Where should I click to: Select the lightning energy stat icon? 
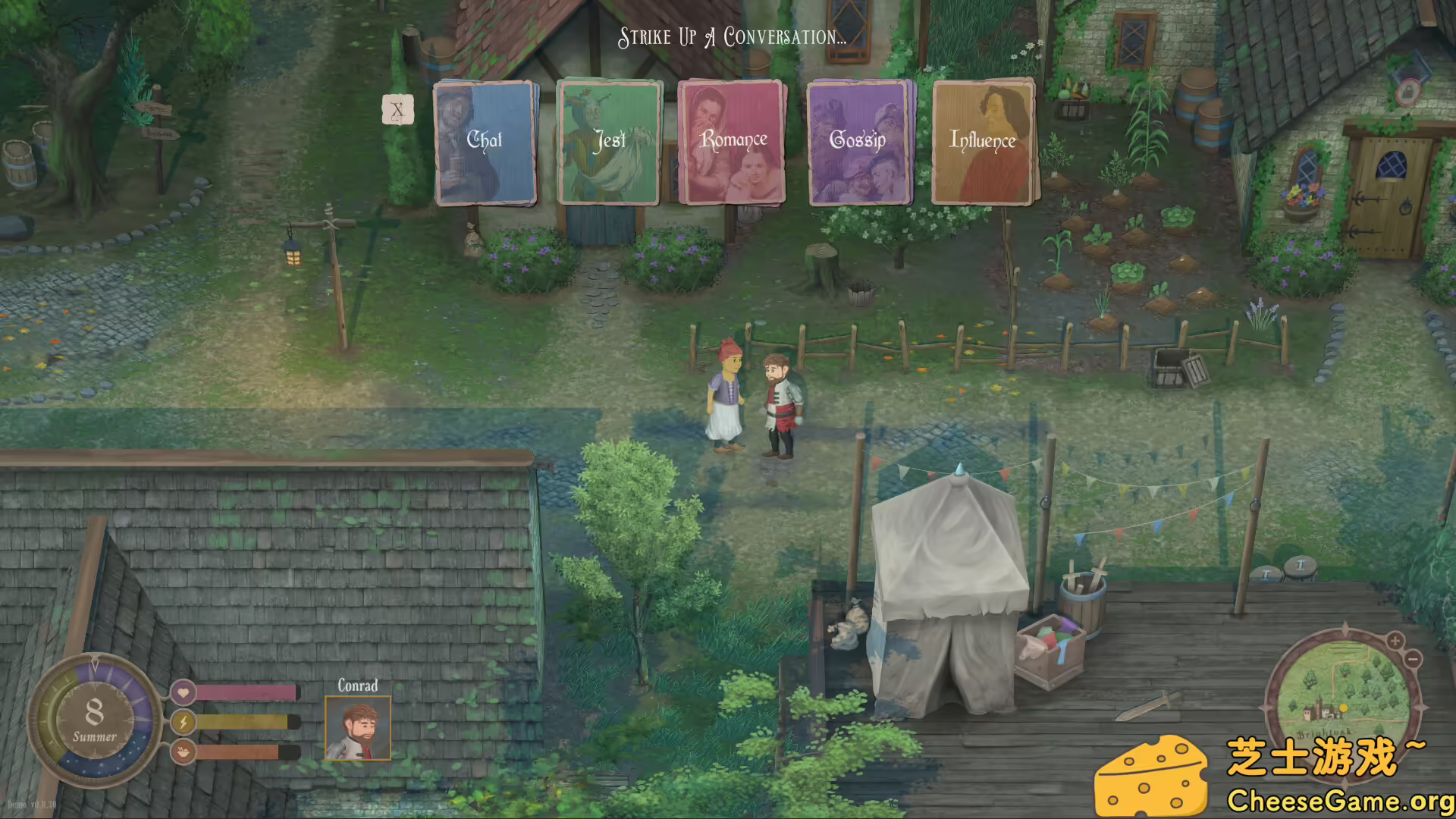pos(184,722)
